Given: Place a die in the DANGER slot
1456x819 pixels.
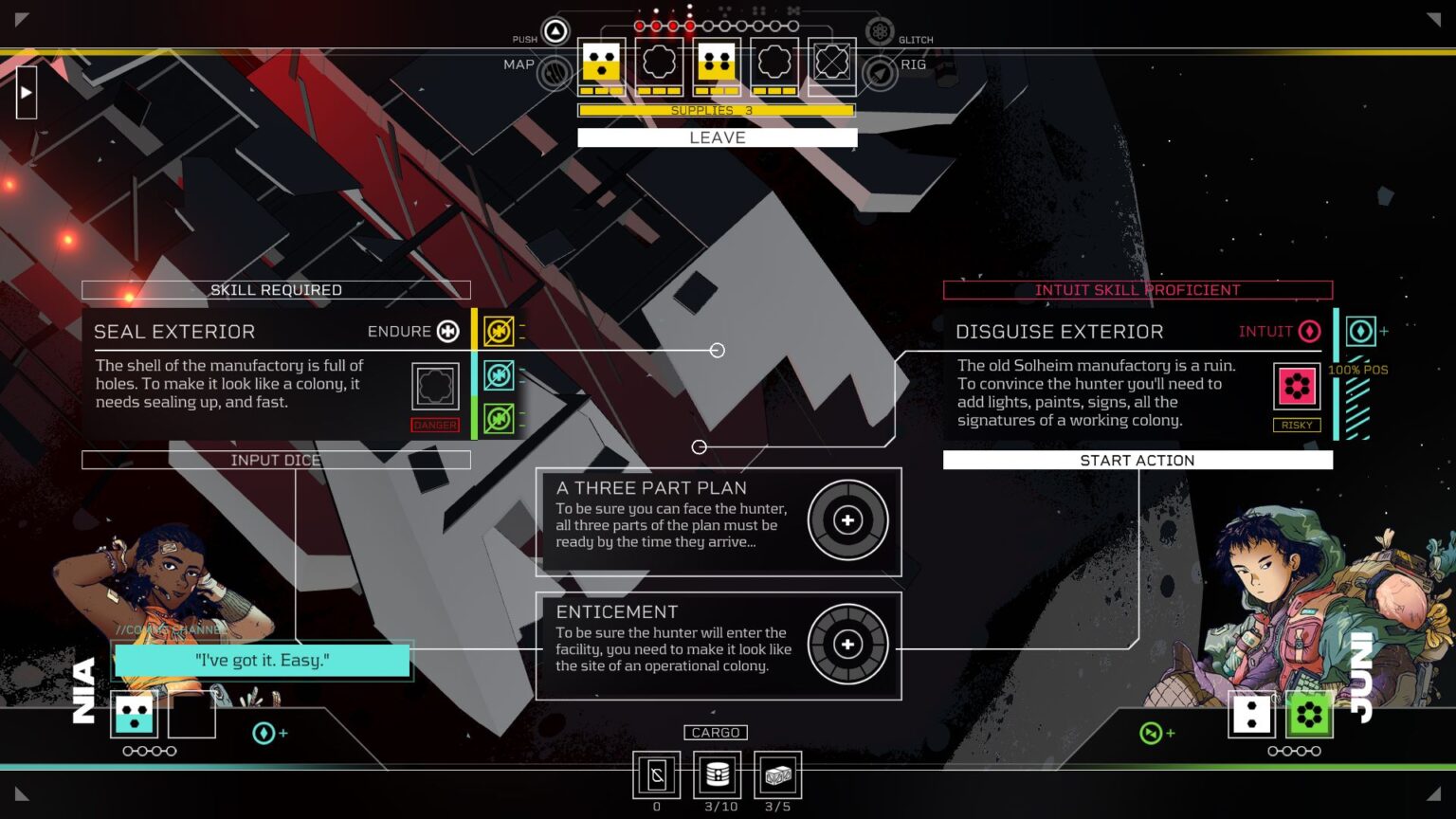Looking at the screenshot, I should (435, 385).
